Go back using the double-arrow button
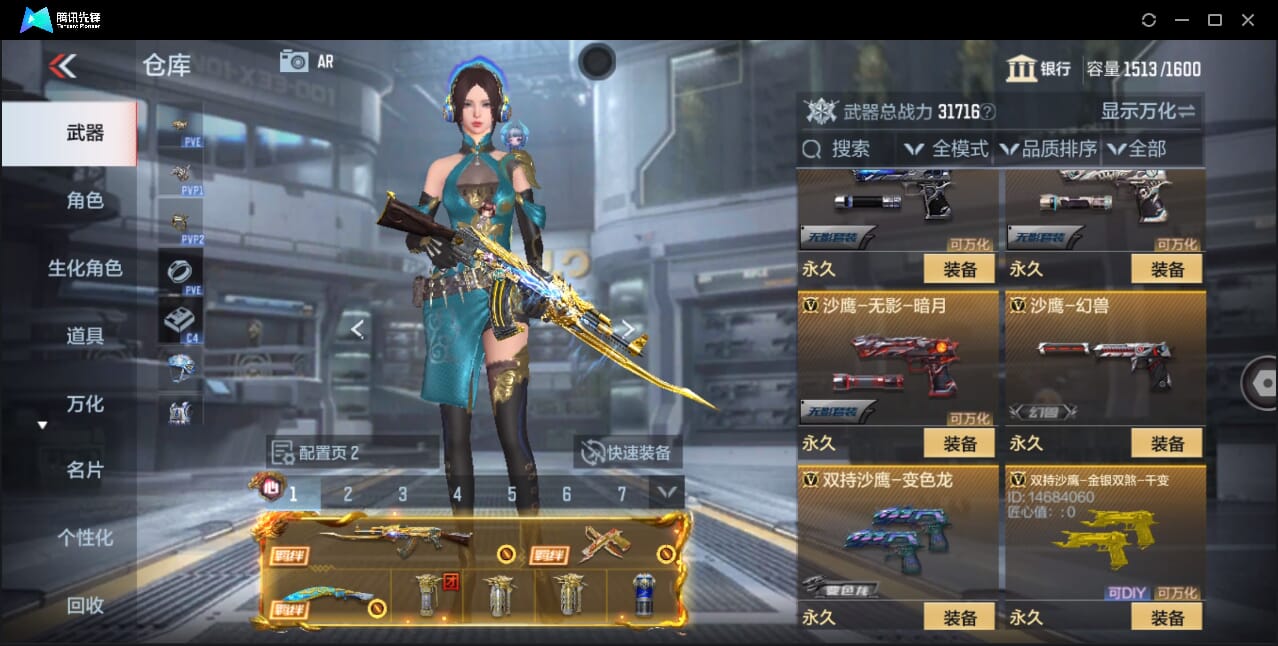The image size is (1278, 646). click(62, 67)
